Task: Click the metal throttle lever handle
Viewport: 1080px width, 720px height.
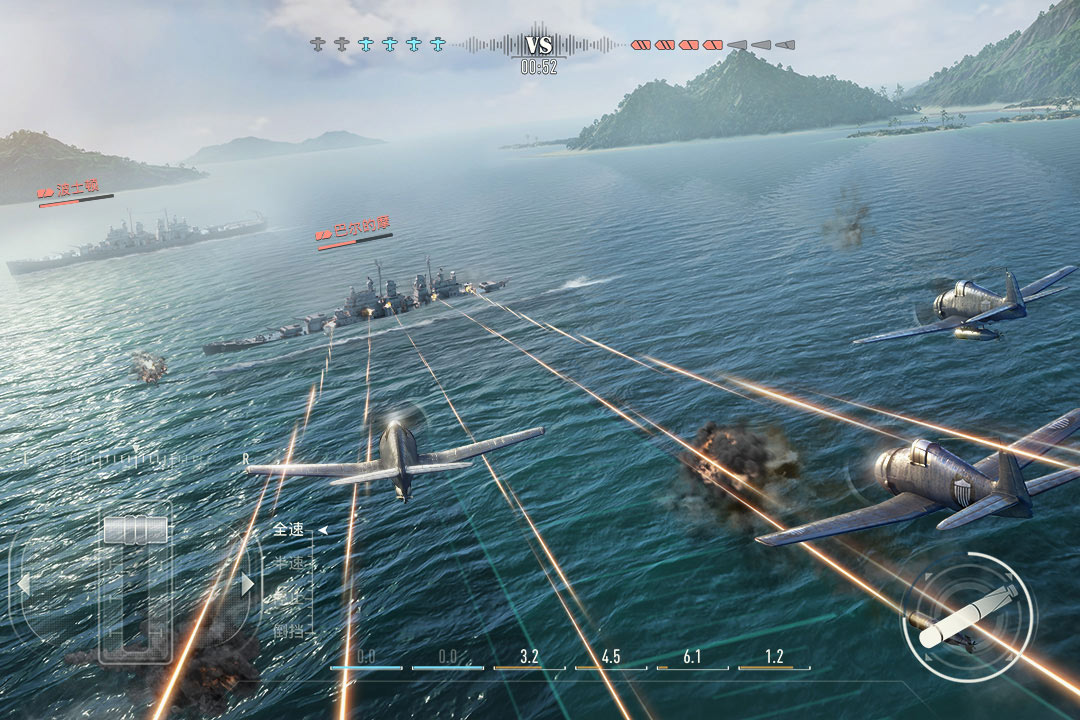Action: coord(135,529)
